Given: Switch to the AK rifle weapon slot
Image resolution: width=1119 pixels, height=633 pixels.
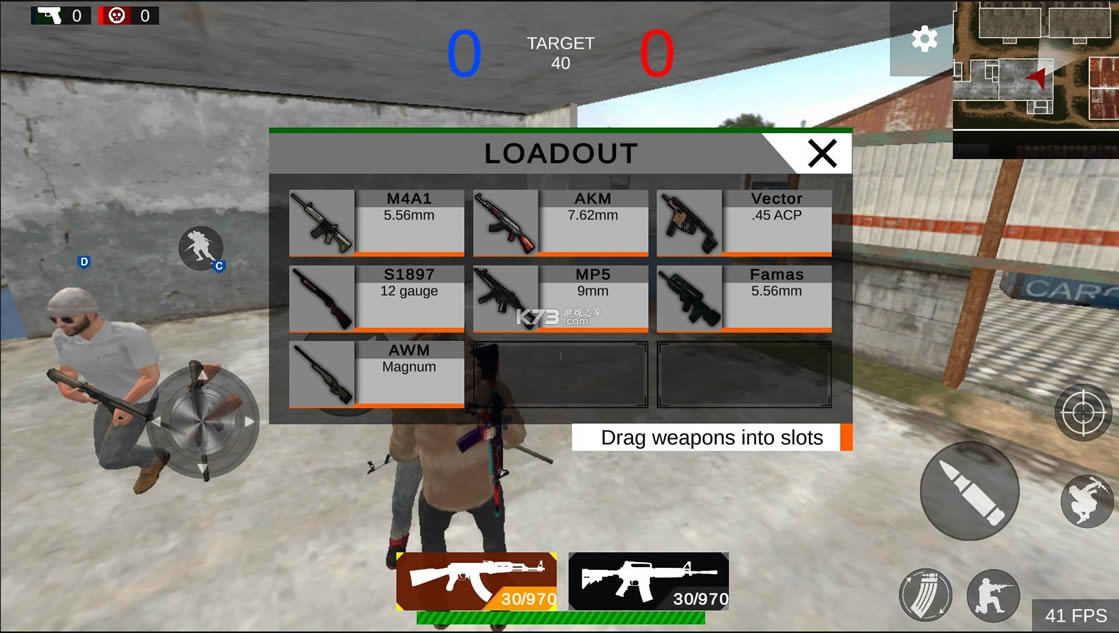Looking at the screenshot, I should [476, 581].
